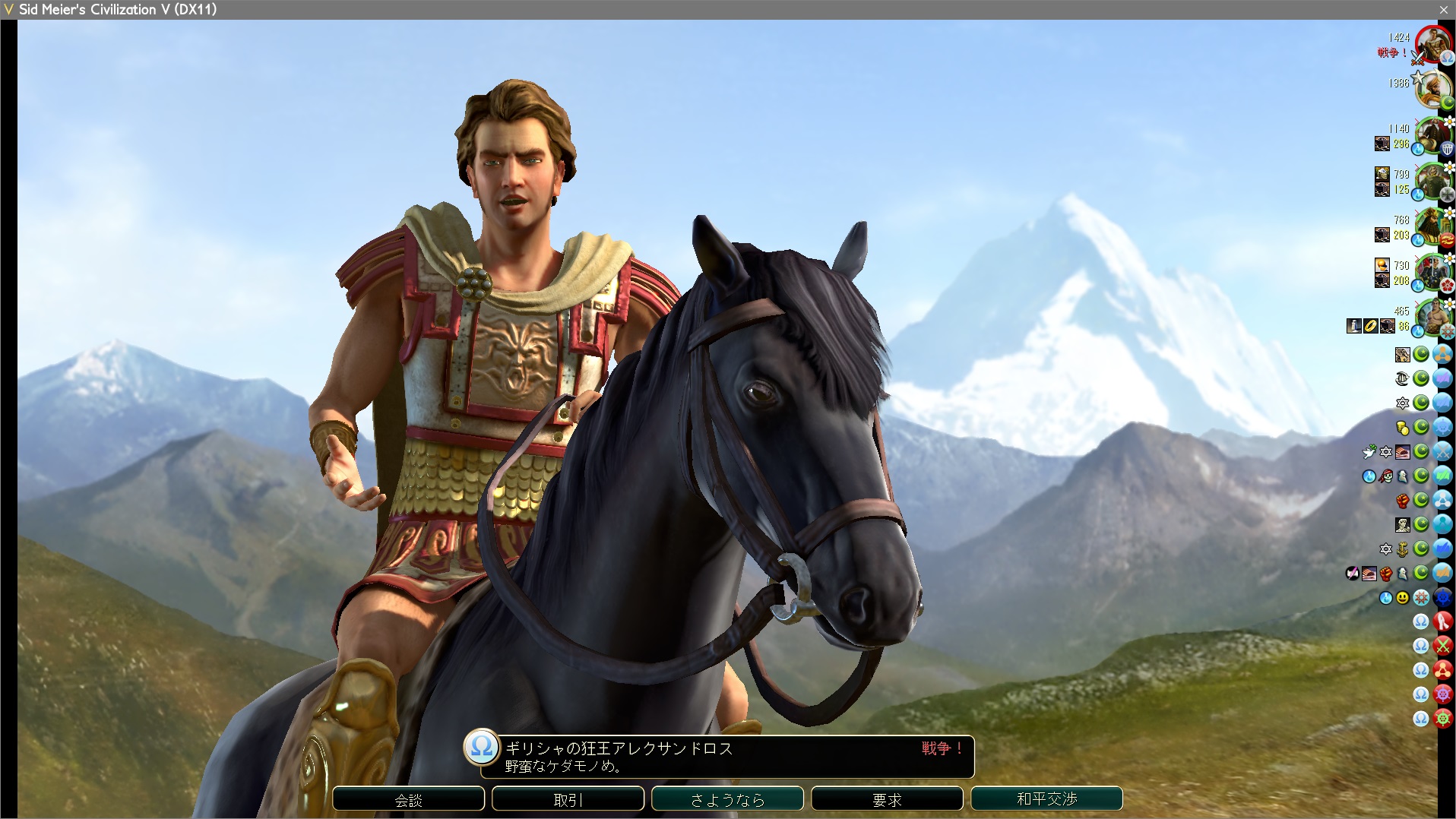The height and width of the screenshot is (819, 1456).
Task: Start peace talks via 和平交渉
Action: tap(1046, 799)
